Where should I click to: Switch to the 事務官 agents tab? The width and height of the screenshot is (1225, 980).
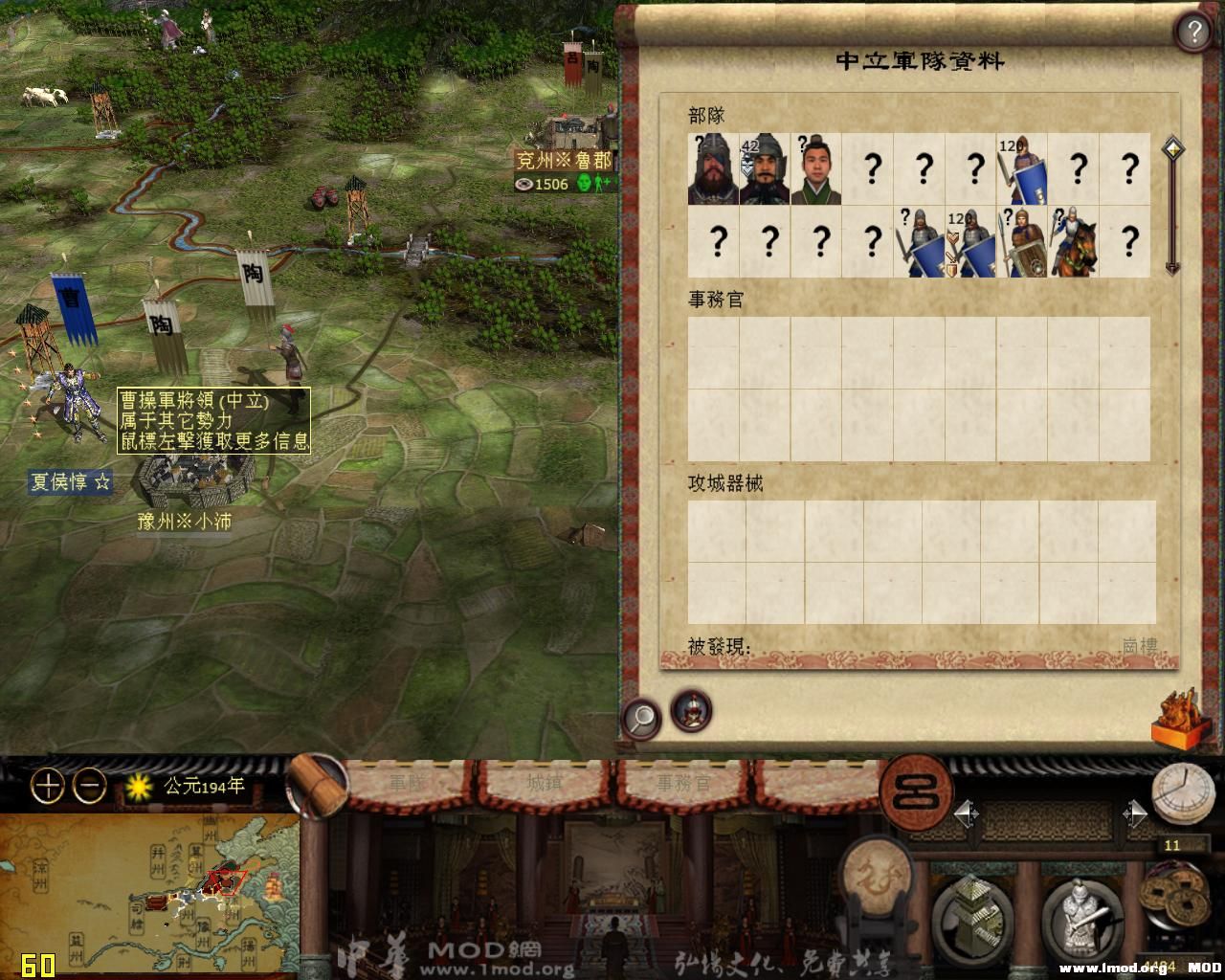[x=683, y=783]
